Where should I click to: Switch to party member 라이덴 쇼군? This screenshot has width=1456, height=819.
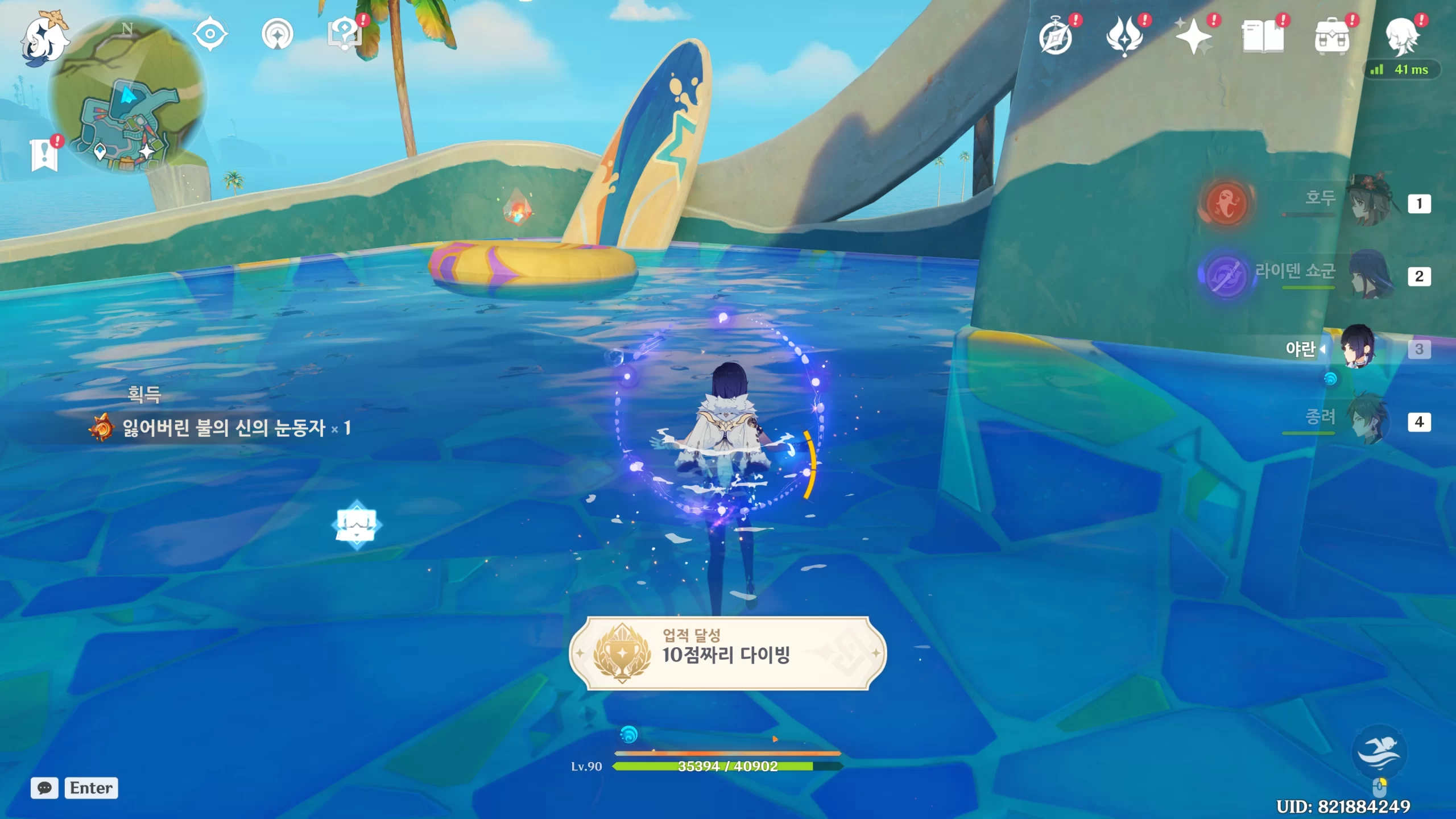[x=1371, y=275]
